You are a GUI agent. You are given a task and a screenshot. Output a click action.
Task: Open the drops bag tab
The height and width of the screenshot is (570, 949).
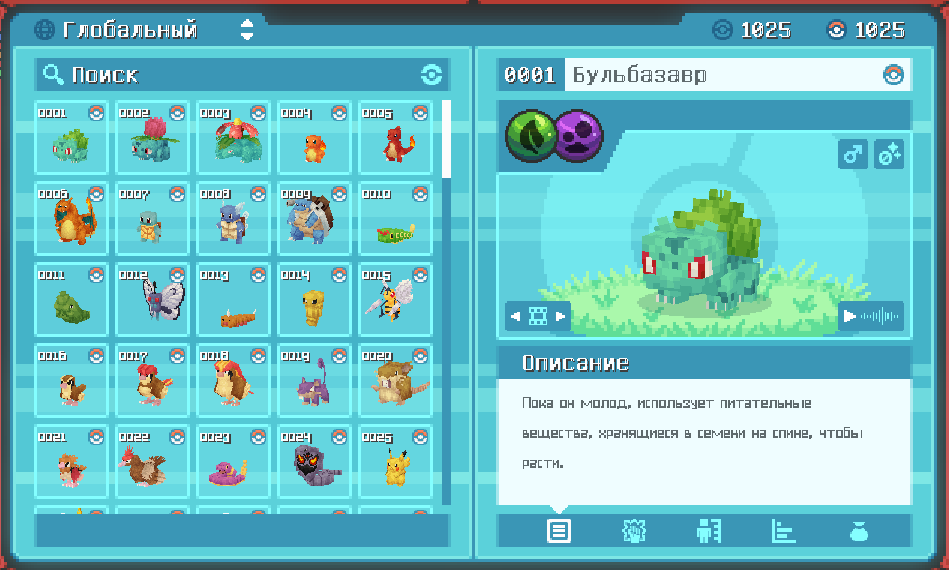pos(859,531)
